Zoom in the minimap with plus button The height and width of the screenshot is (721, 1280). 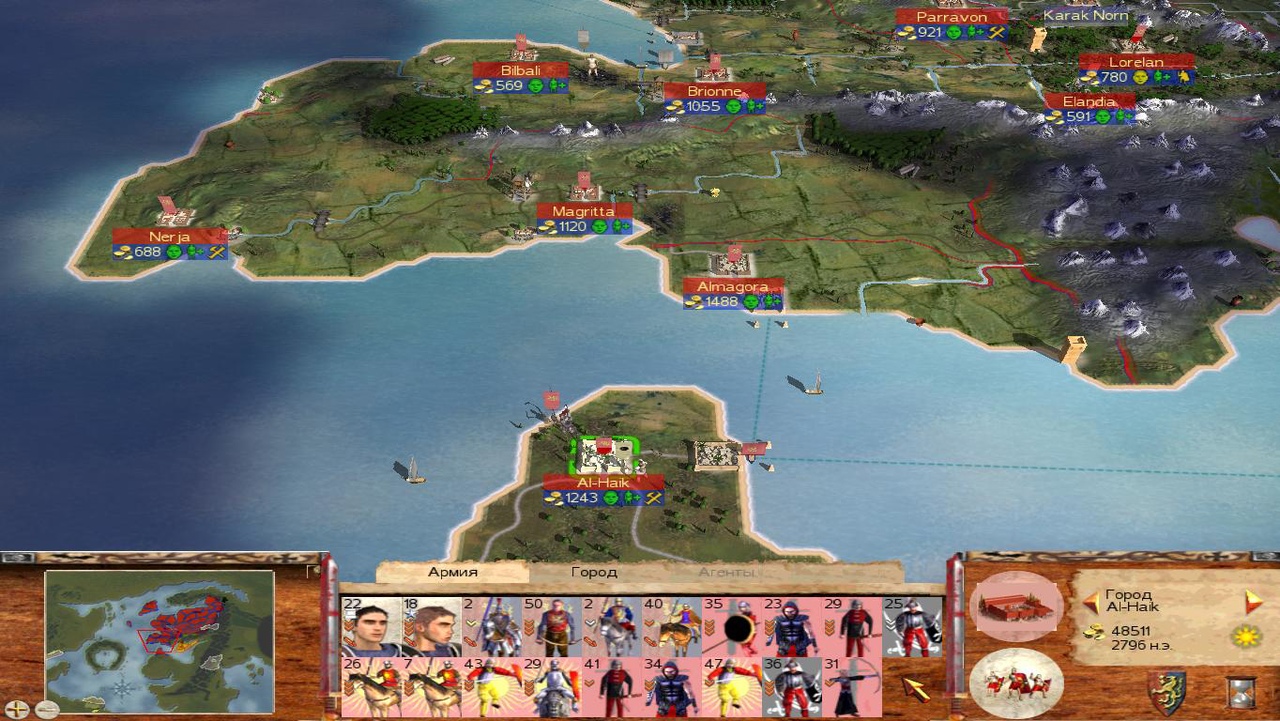click(x=18, y=709)
